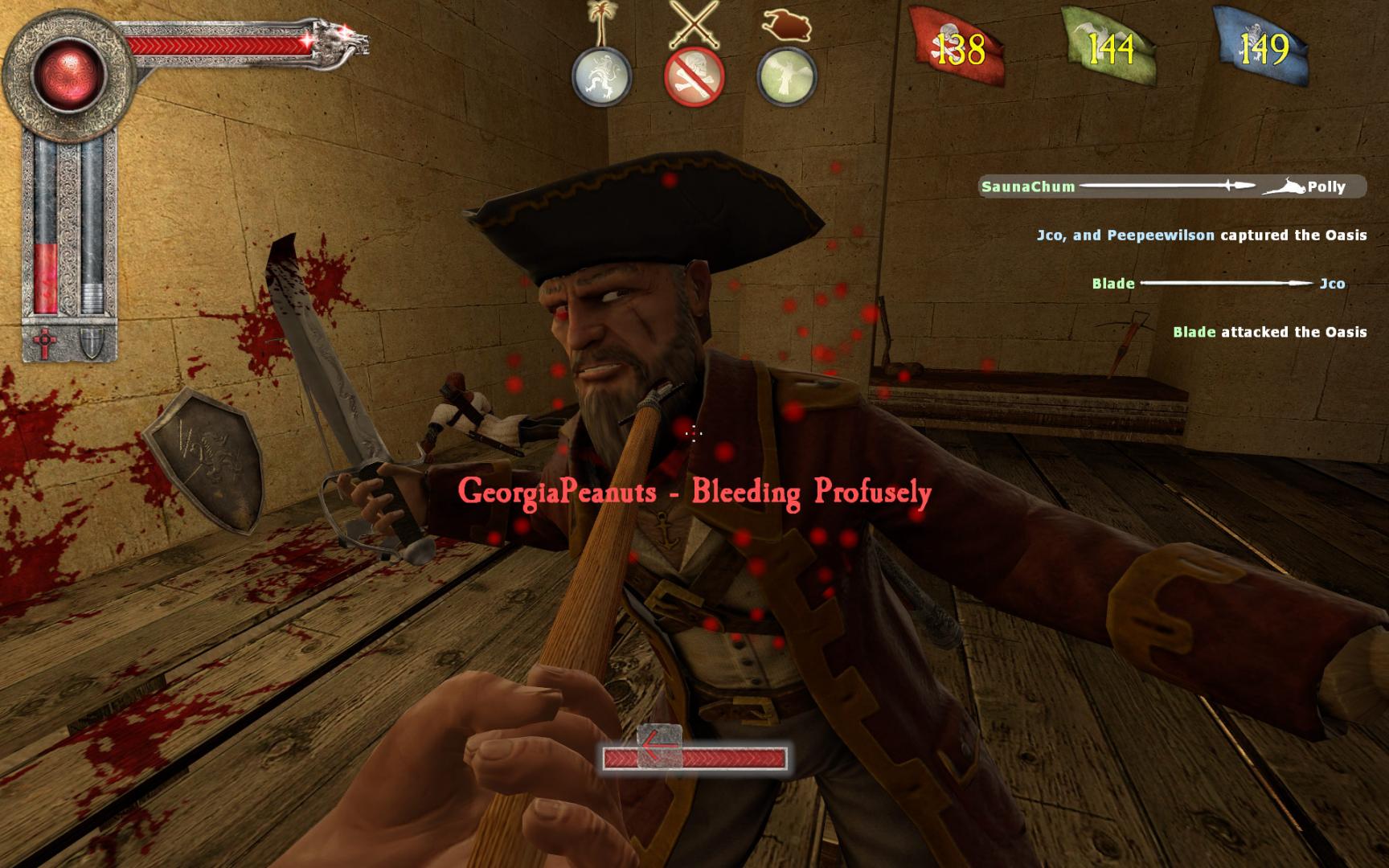Viewport: 1389px width, 868px height.
Task: Click the crossed swords pirate skull objective
Action: tap(694, 78)
